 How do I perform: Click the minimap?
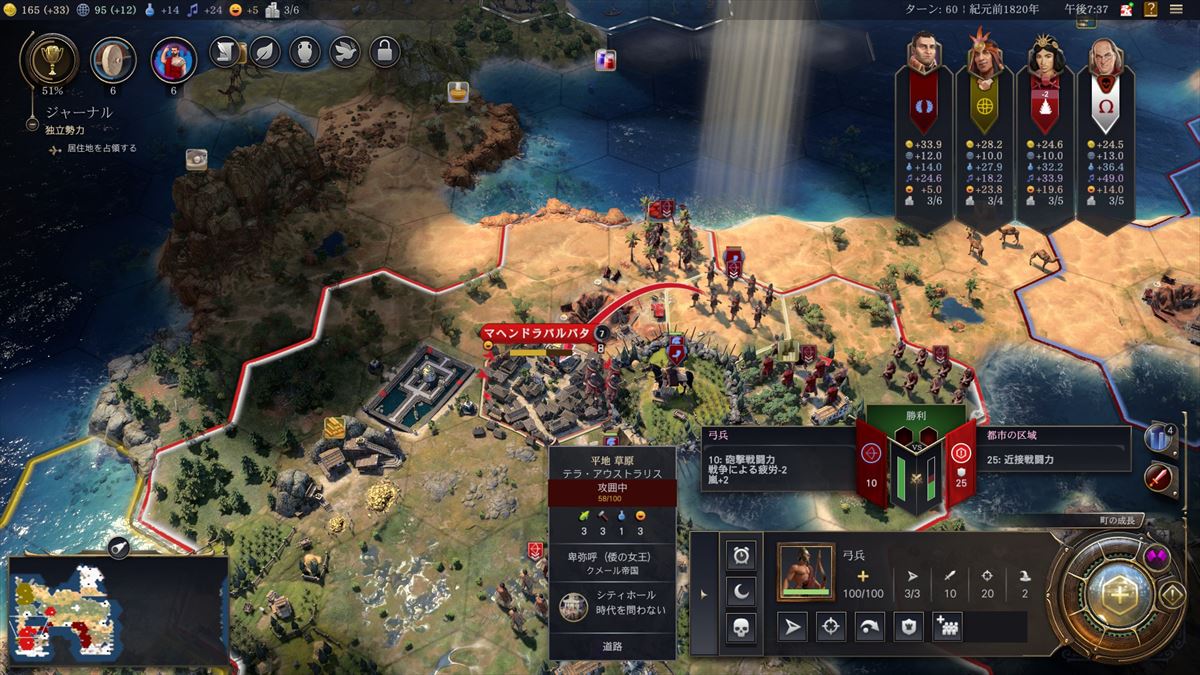tap(118, 610)
